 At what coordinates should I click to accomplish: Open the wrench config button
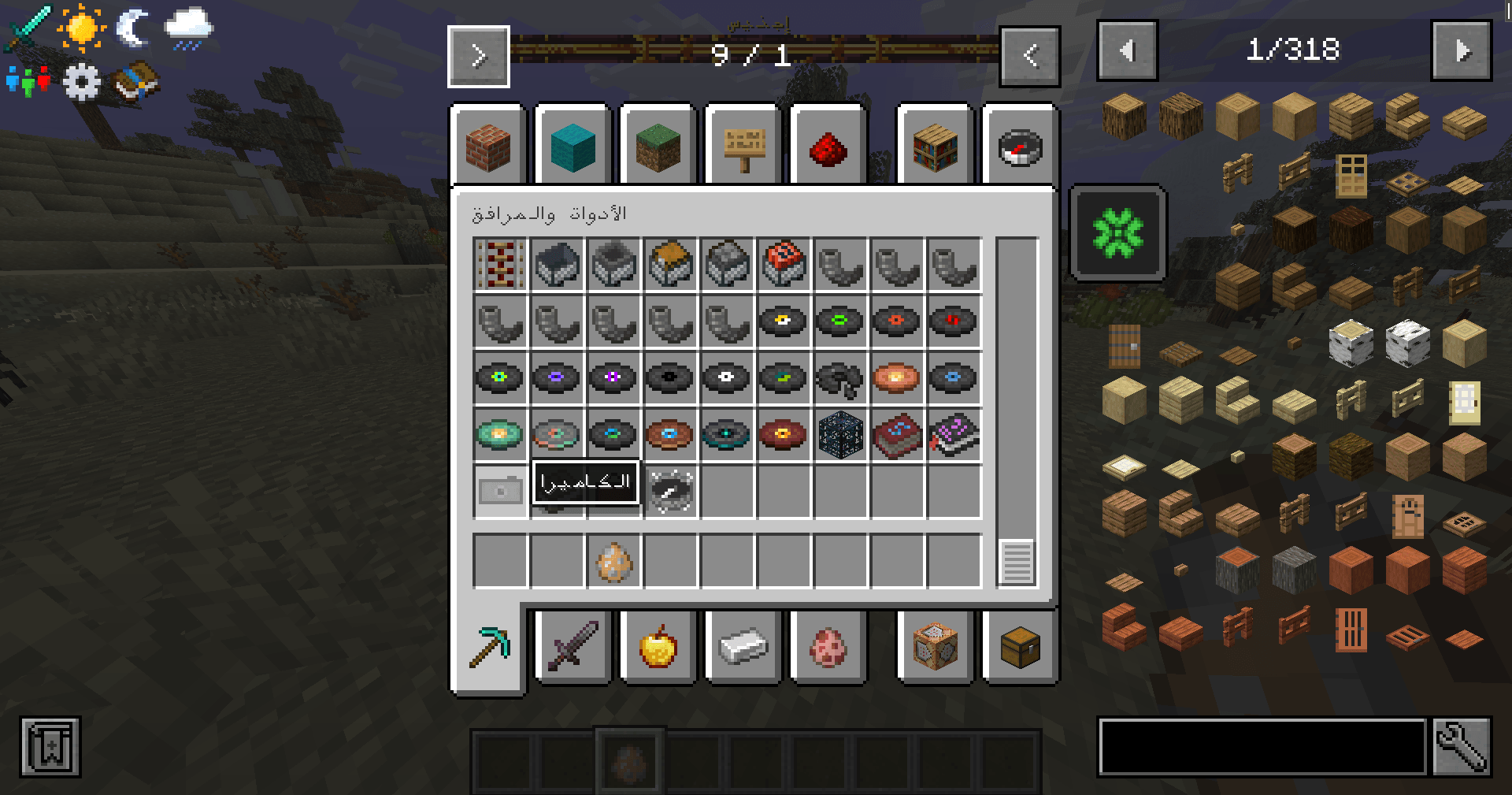(x=1461, y=746)
